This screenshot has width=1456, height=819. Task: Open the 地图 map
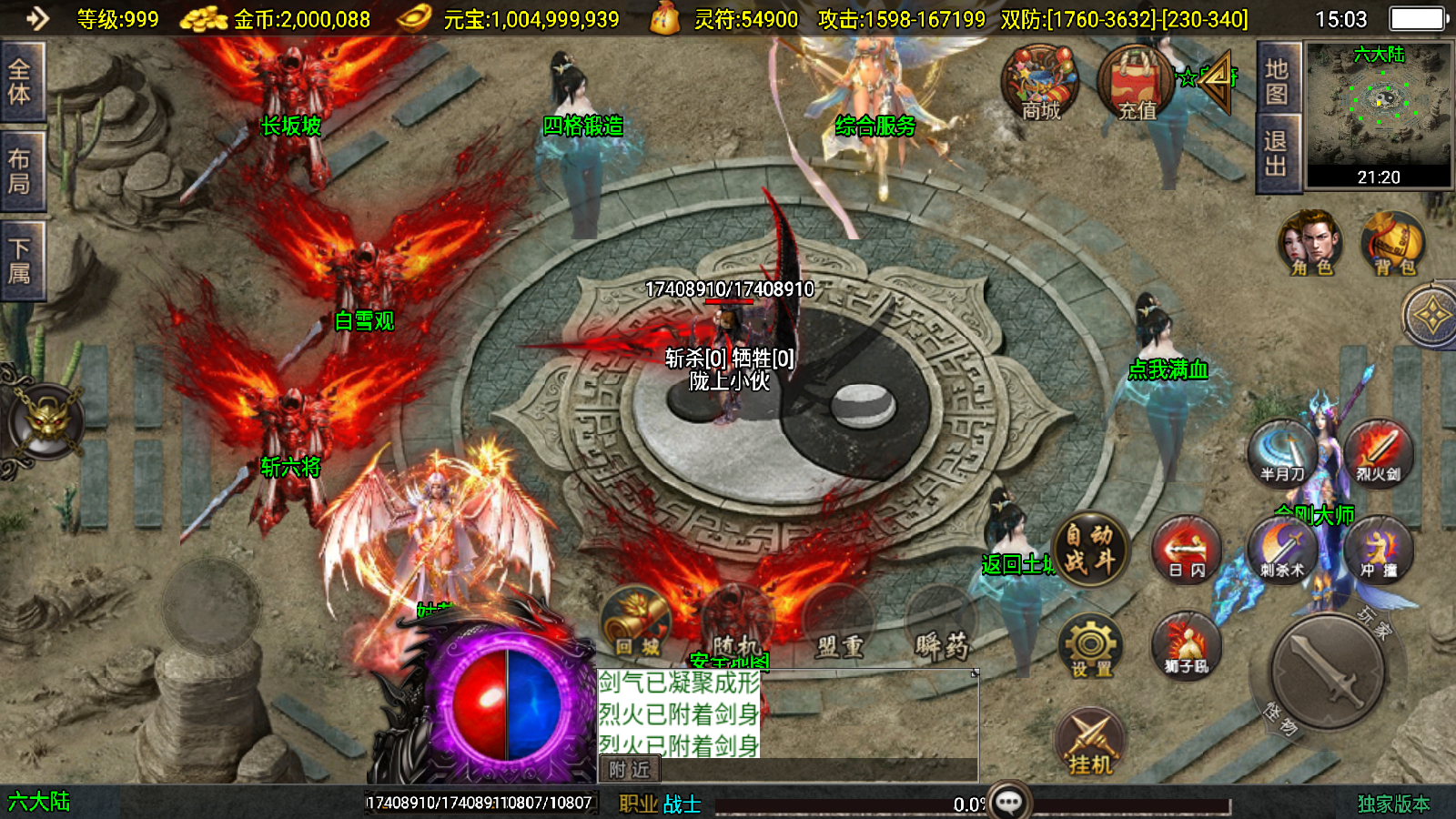click(1277, 81)
